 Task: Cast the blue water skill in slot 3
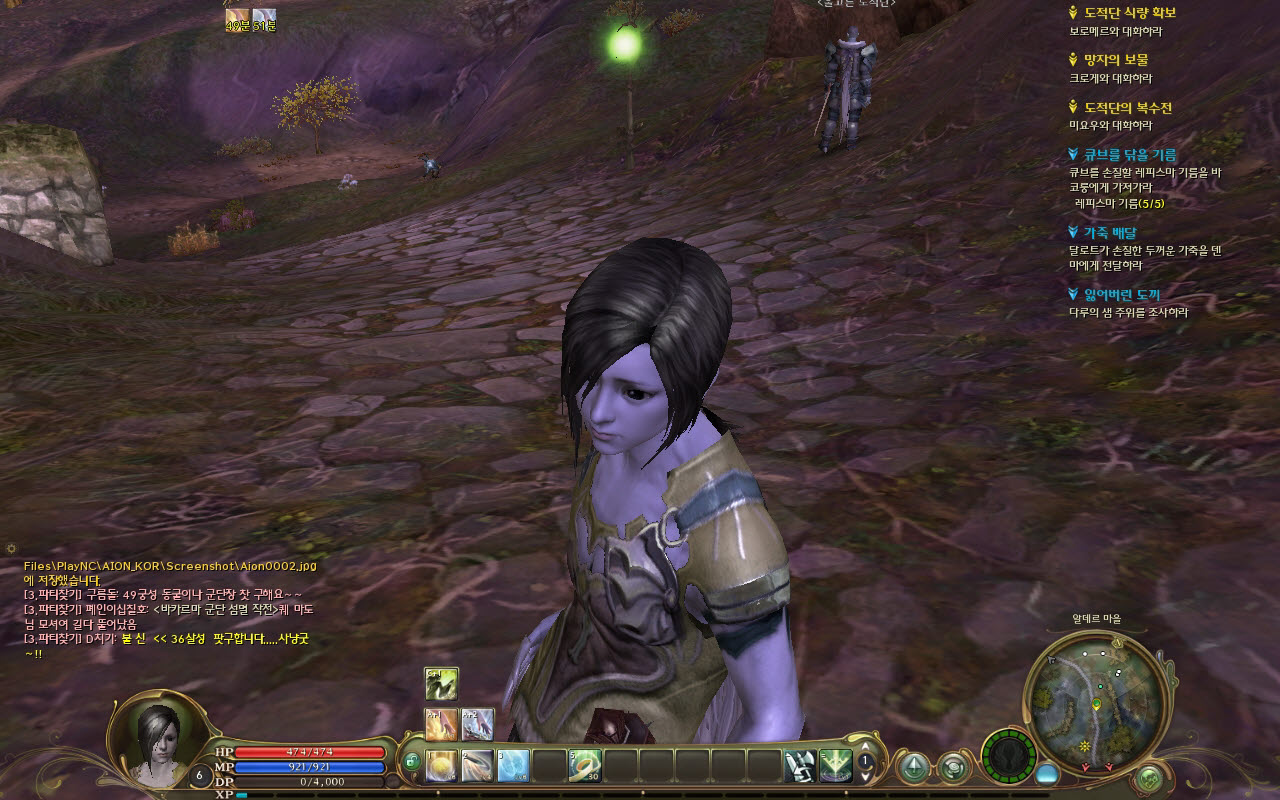[x=513, y=766]
